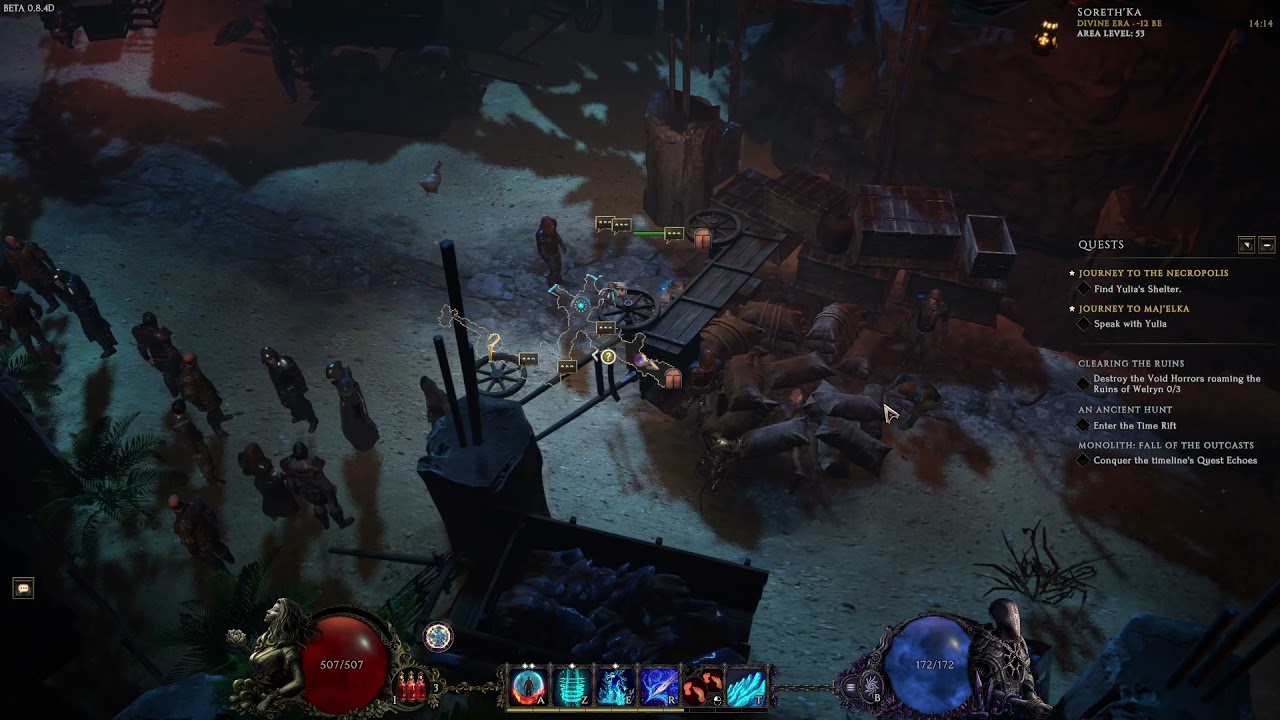Open the chat speech bubble button
This screenshot has width=1280, height=720.
[23, 588]
